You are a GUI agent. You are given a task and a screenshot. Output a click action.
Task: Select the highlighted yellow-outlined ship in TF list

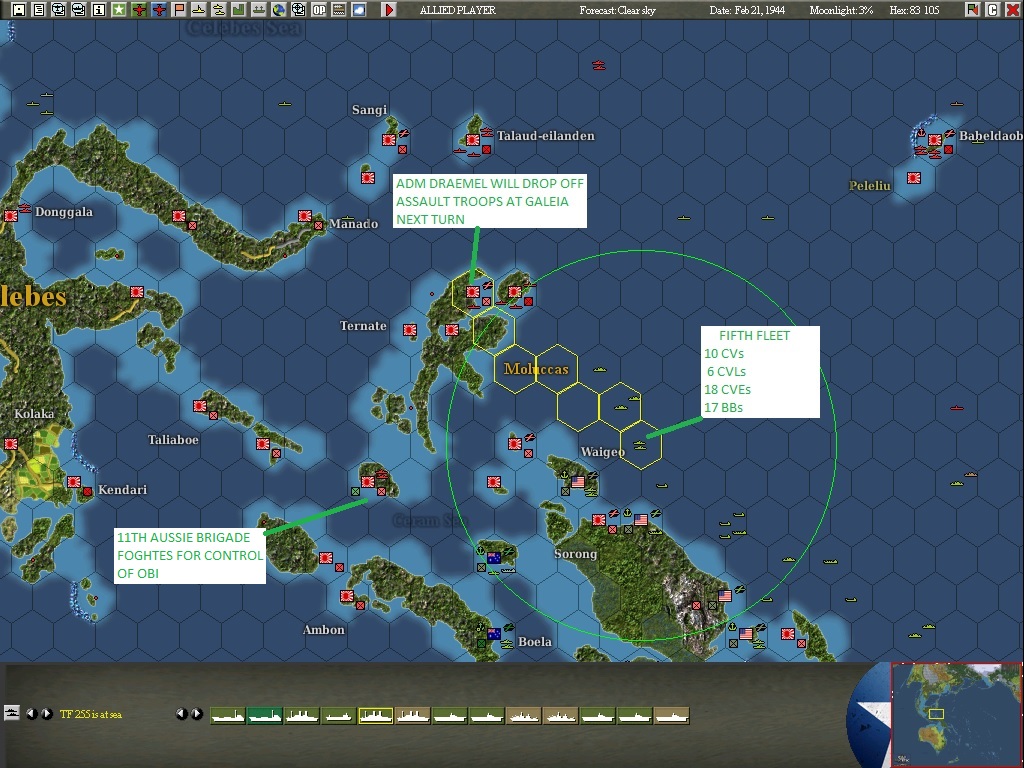point(375,715)
